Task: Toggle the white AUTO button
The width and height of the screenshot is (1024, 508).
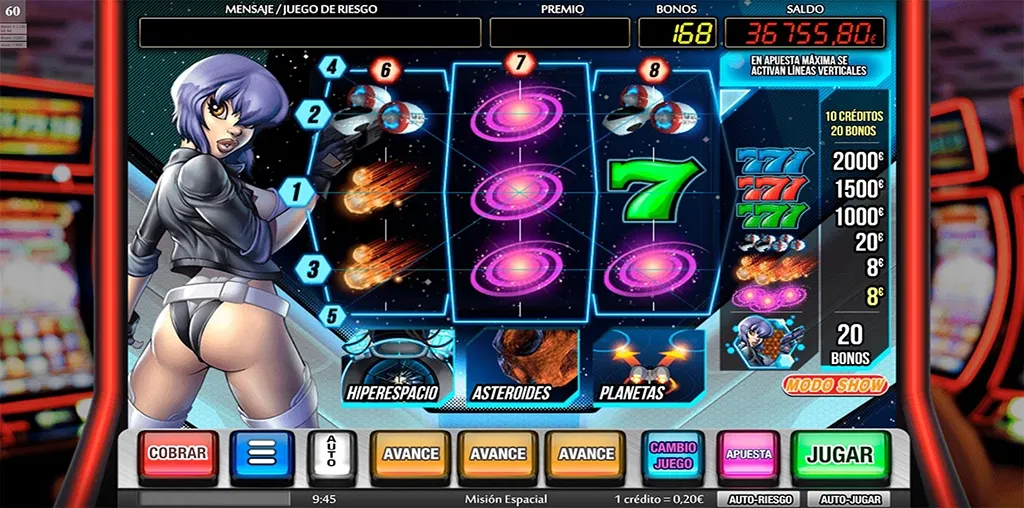Action: 332,456
